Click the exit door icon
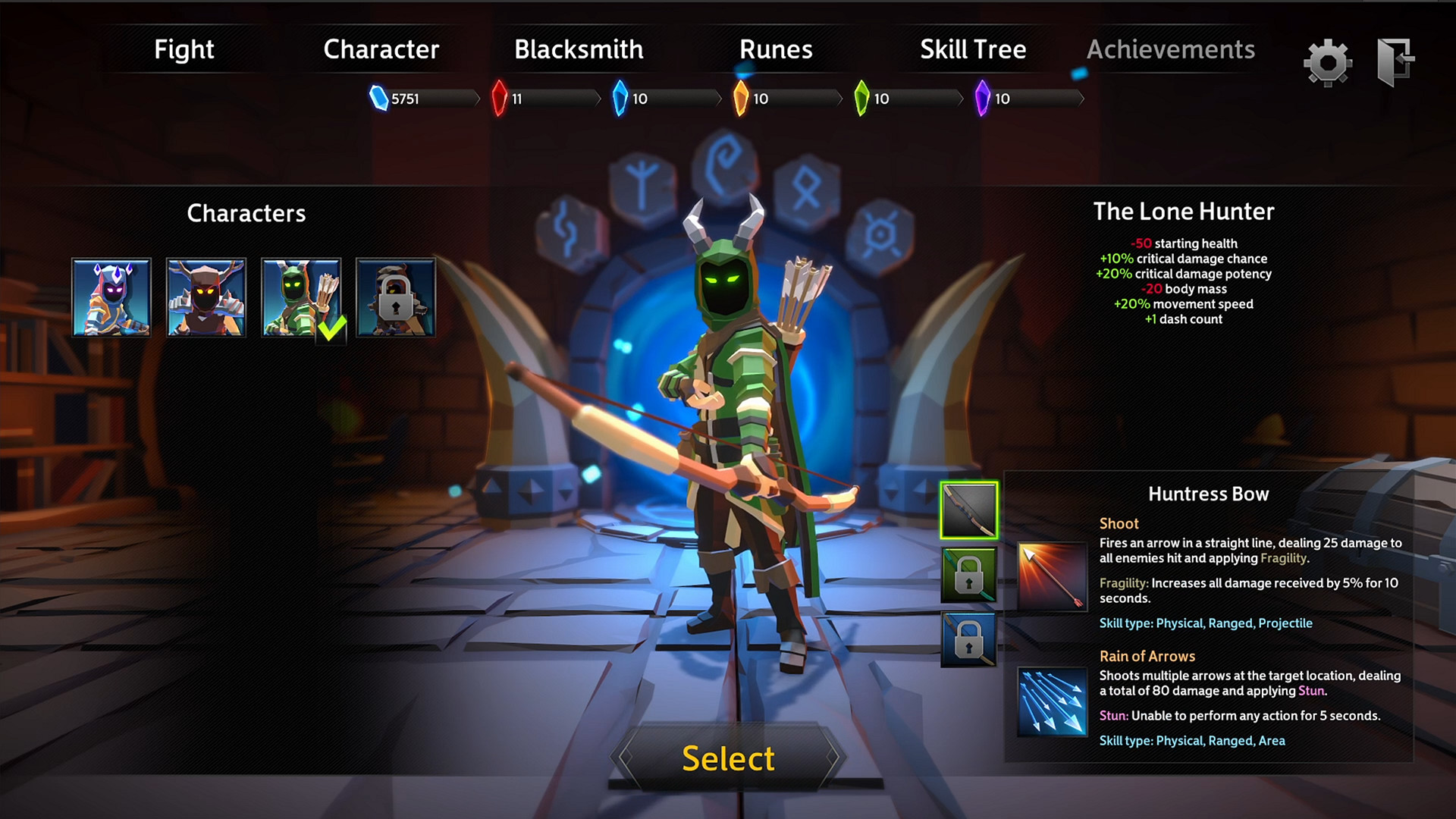Image resolution: width=1456 pixels, height=819 pixels. (x=1398, y=62)
